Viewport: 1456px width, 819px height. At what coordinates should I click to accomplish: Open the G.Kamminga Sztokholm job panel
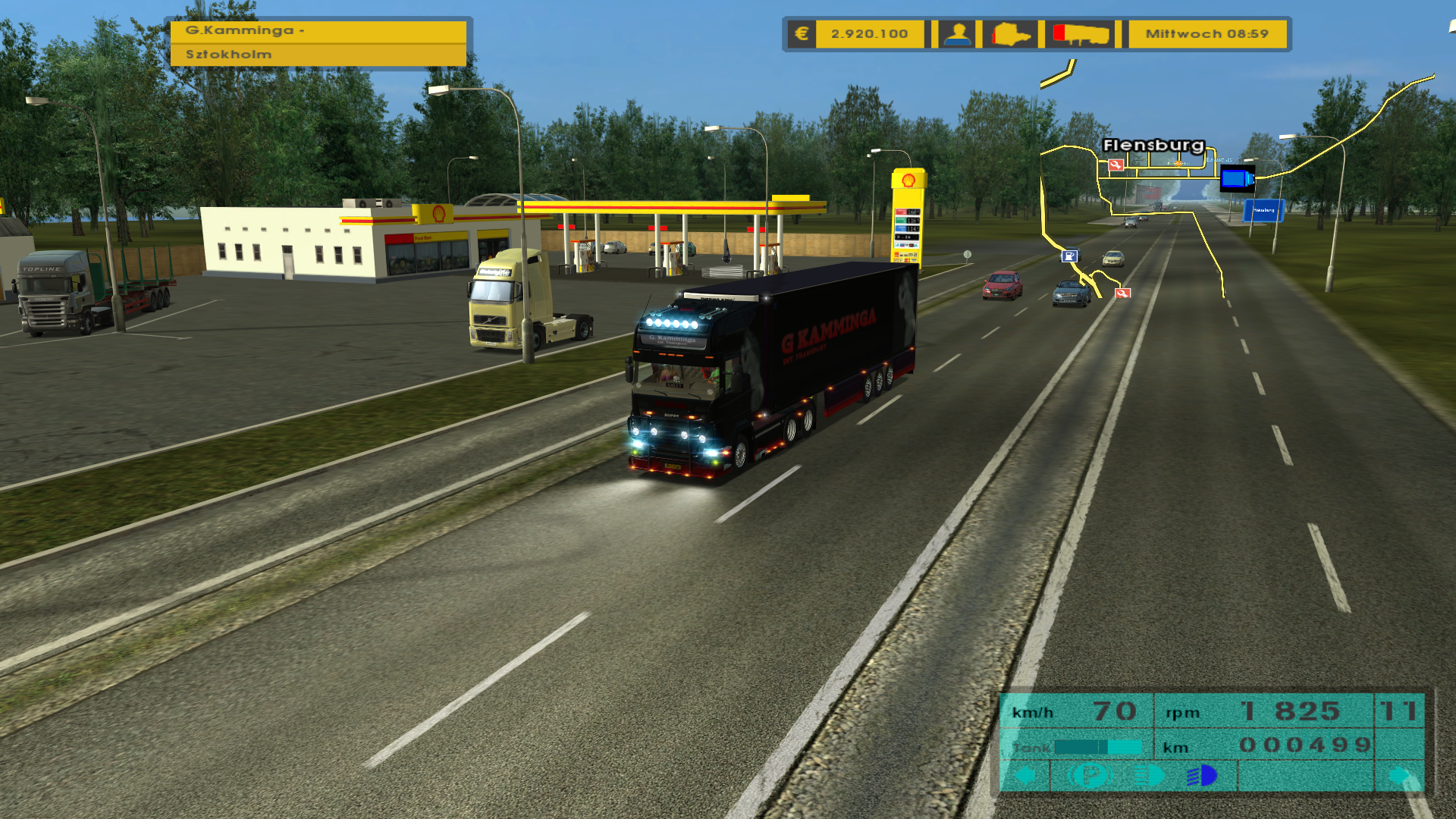(318, 42)
